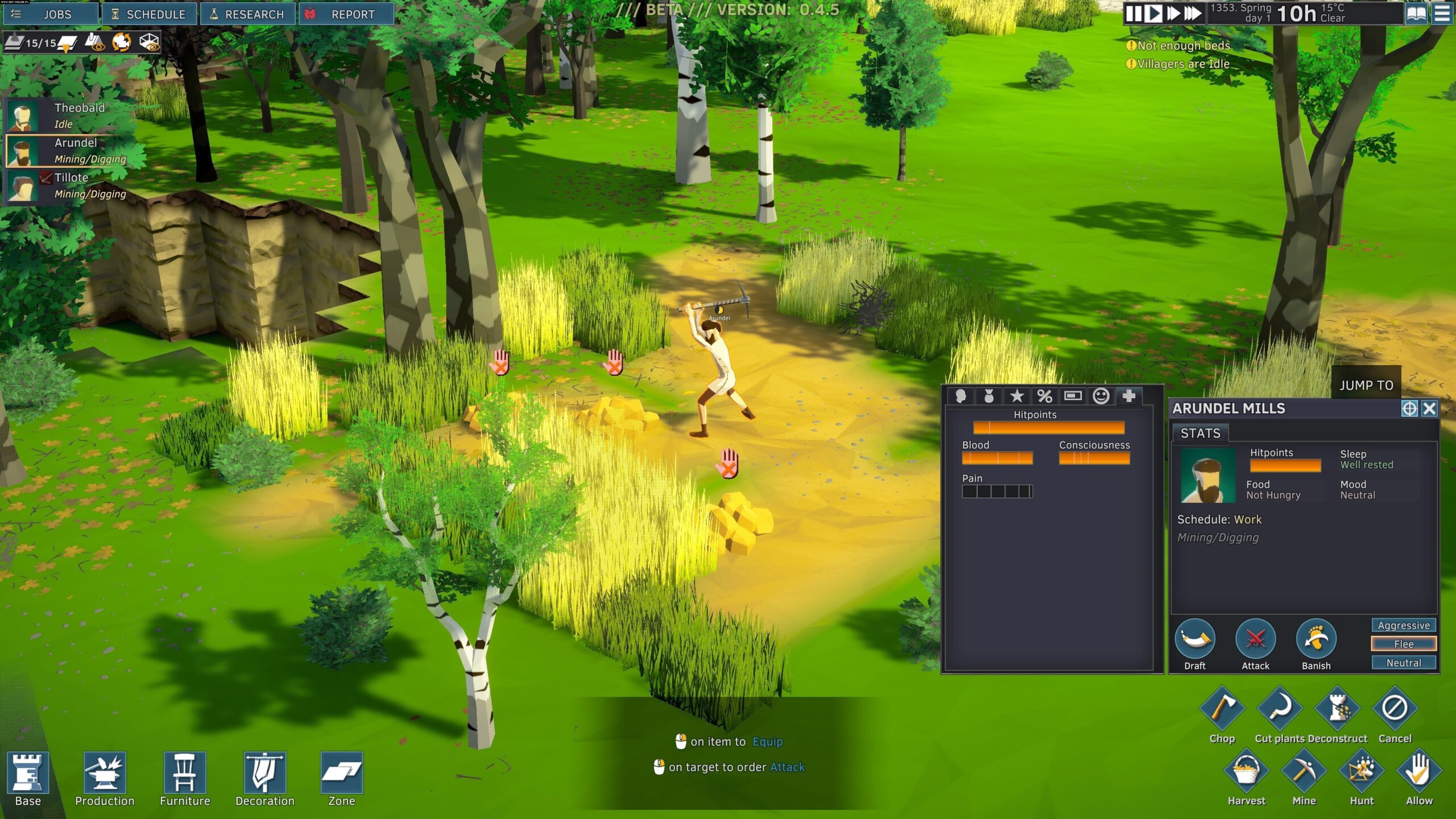The width and height of the screenshot is (1456, 819).
Task: Open the bug Report button
Action: pos(346,14)
